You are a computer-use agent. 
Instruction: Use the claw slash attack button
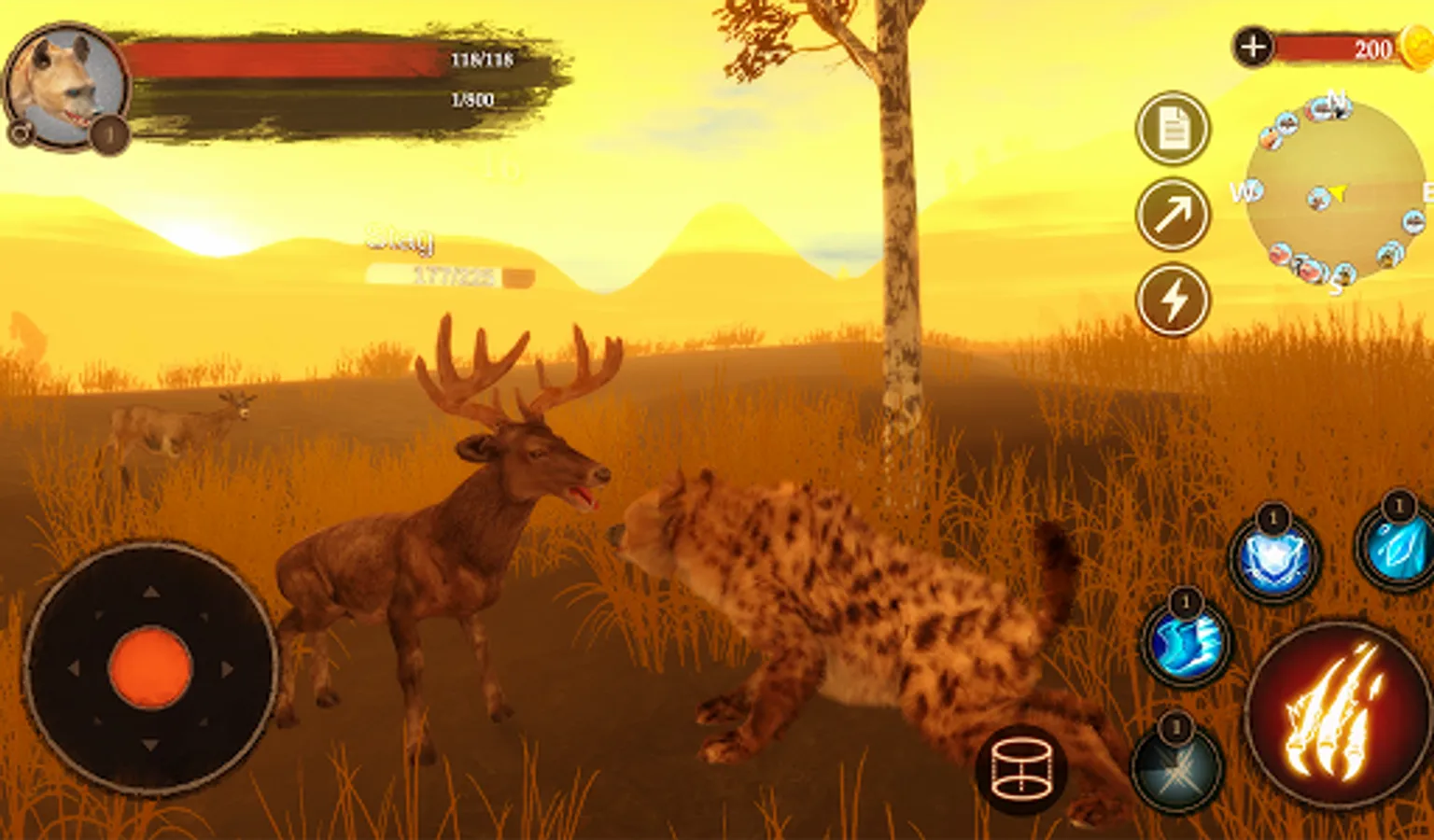(x=1339, y=714)
